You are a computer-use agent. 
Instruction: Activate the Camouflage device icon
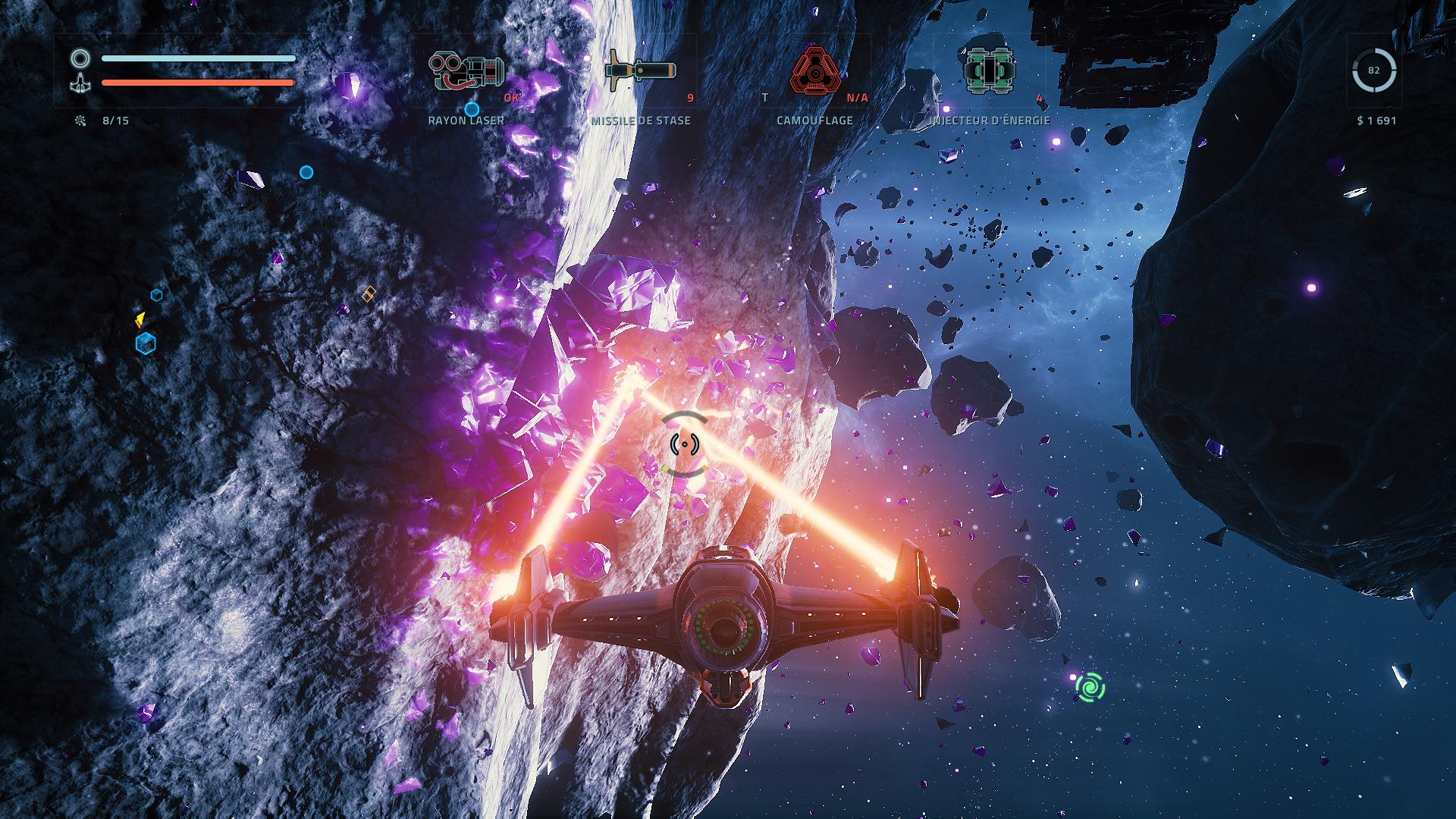pos(815,71)
